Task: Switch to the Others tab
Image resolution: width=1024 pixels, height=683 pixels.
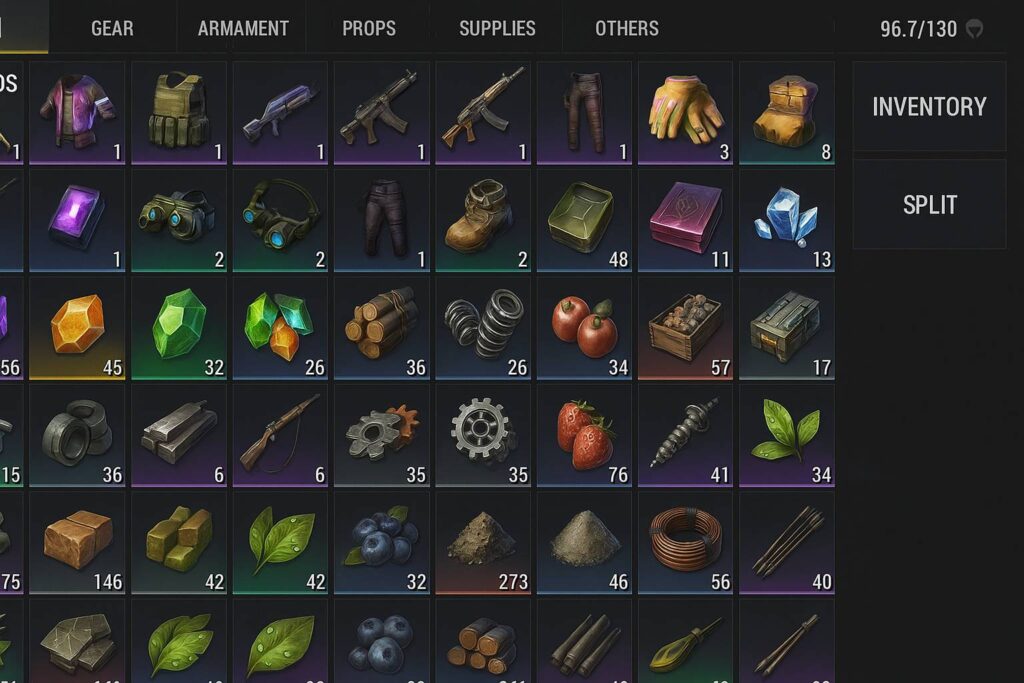Action: 627,28
